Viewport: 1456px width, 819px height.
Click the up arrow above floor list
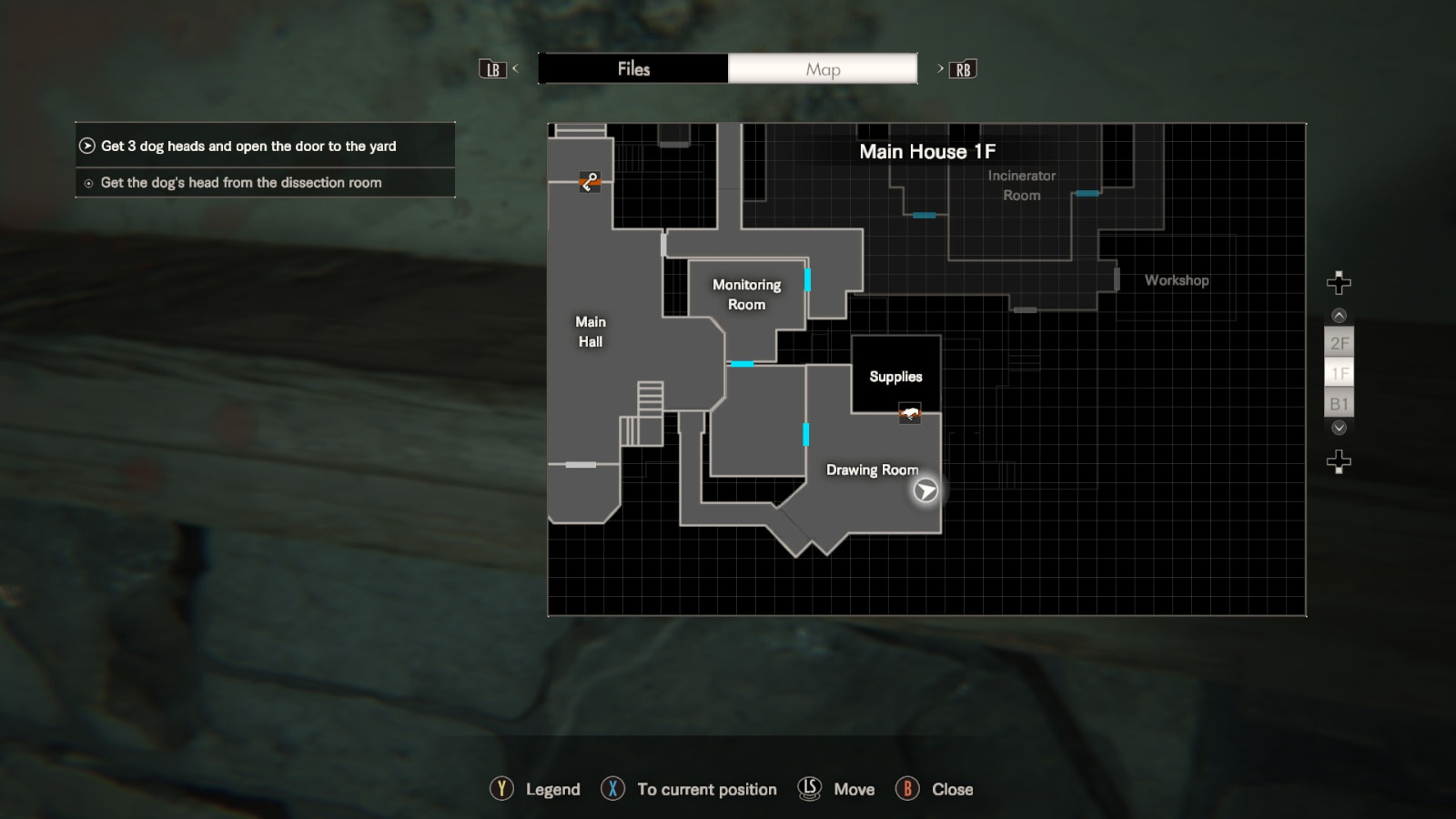pyautogui.click(x=1339, y=316)
